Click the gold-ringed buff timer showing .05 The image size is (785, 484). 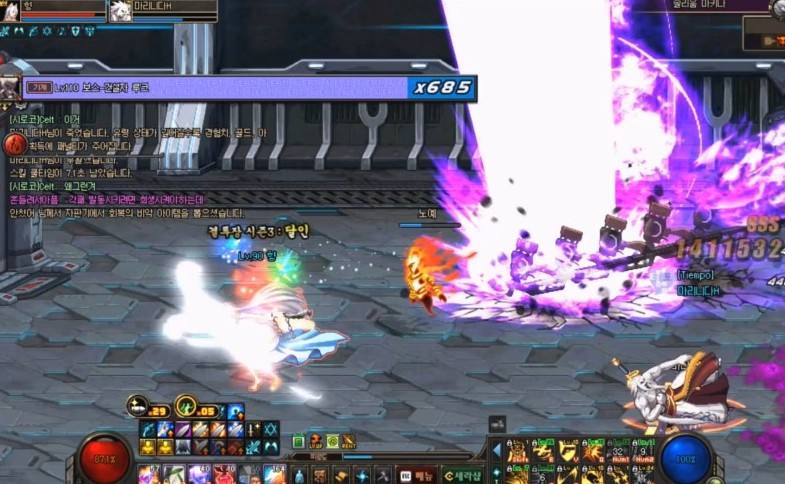(x=185, y=407)
